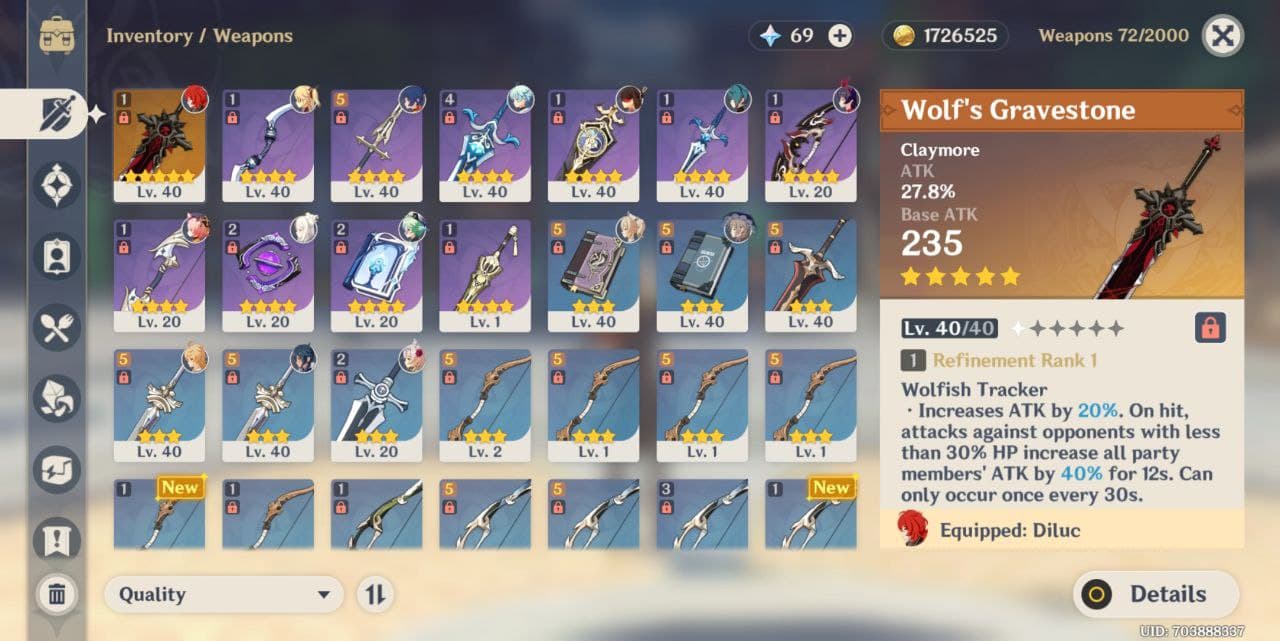
Task: Open weapon Details
Action: click(1156, 594)
